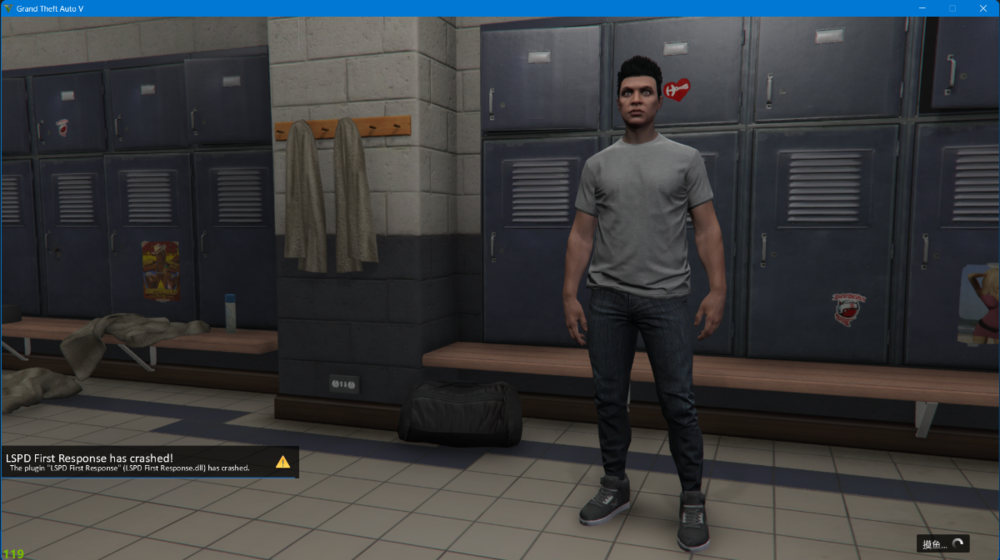Close the Grand Theft Auto V window
1000x560 pixels.
tap(983, 8)
